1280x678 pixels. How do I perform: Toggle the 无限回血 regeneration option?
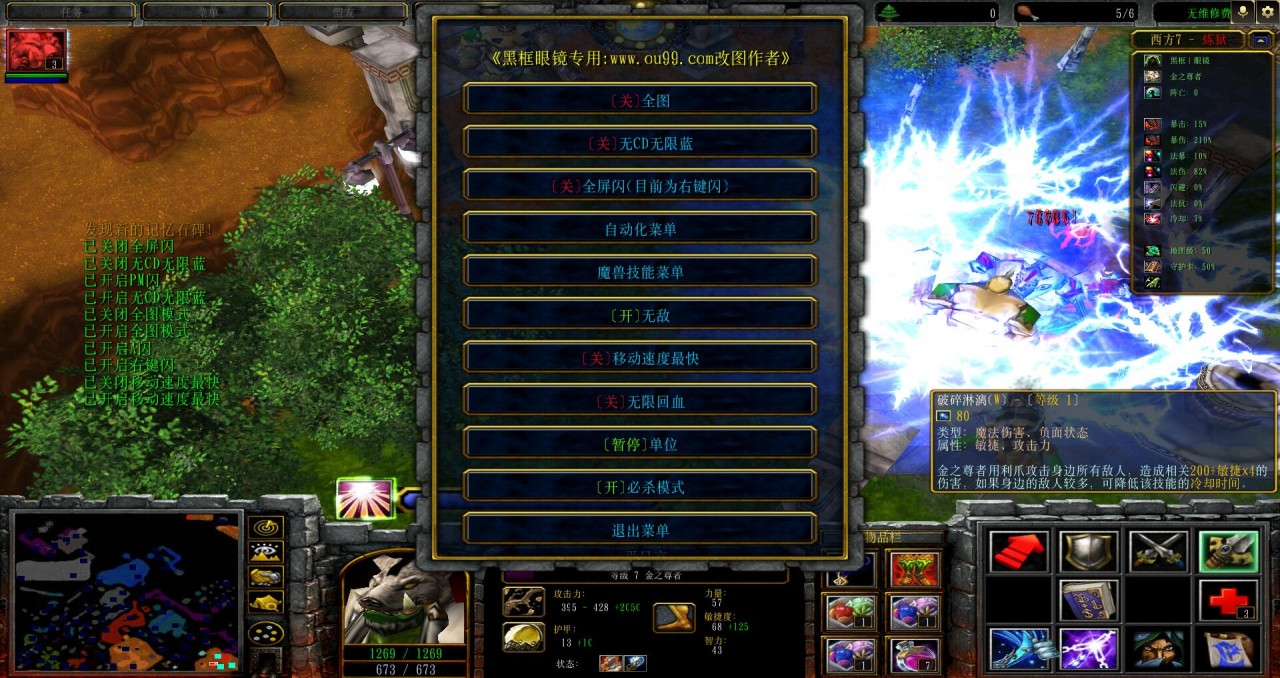[x=640, y=401]
